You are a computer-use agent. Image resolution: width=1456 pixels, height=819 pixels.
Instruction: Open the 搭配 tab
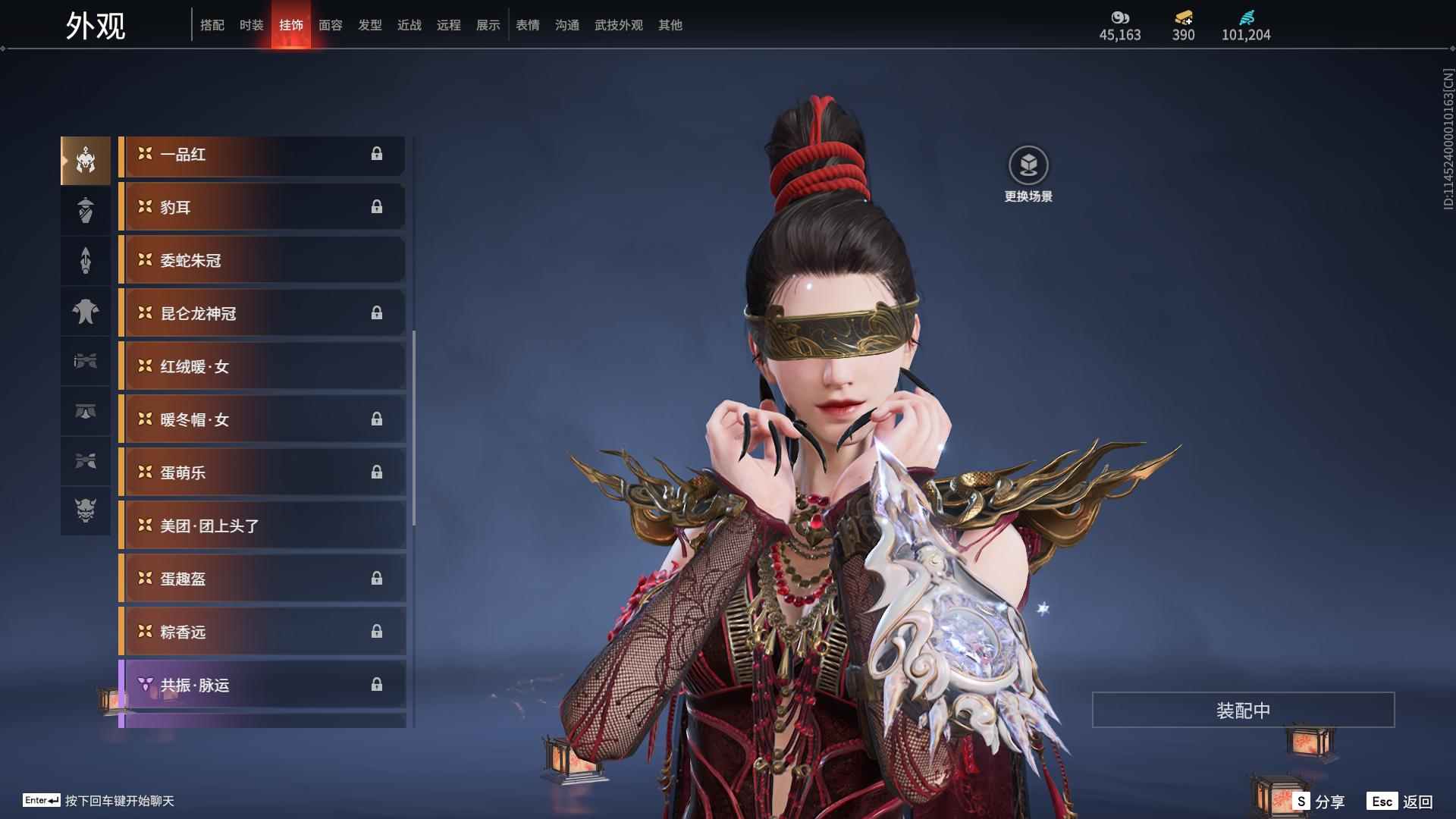coord(212,25)
